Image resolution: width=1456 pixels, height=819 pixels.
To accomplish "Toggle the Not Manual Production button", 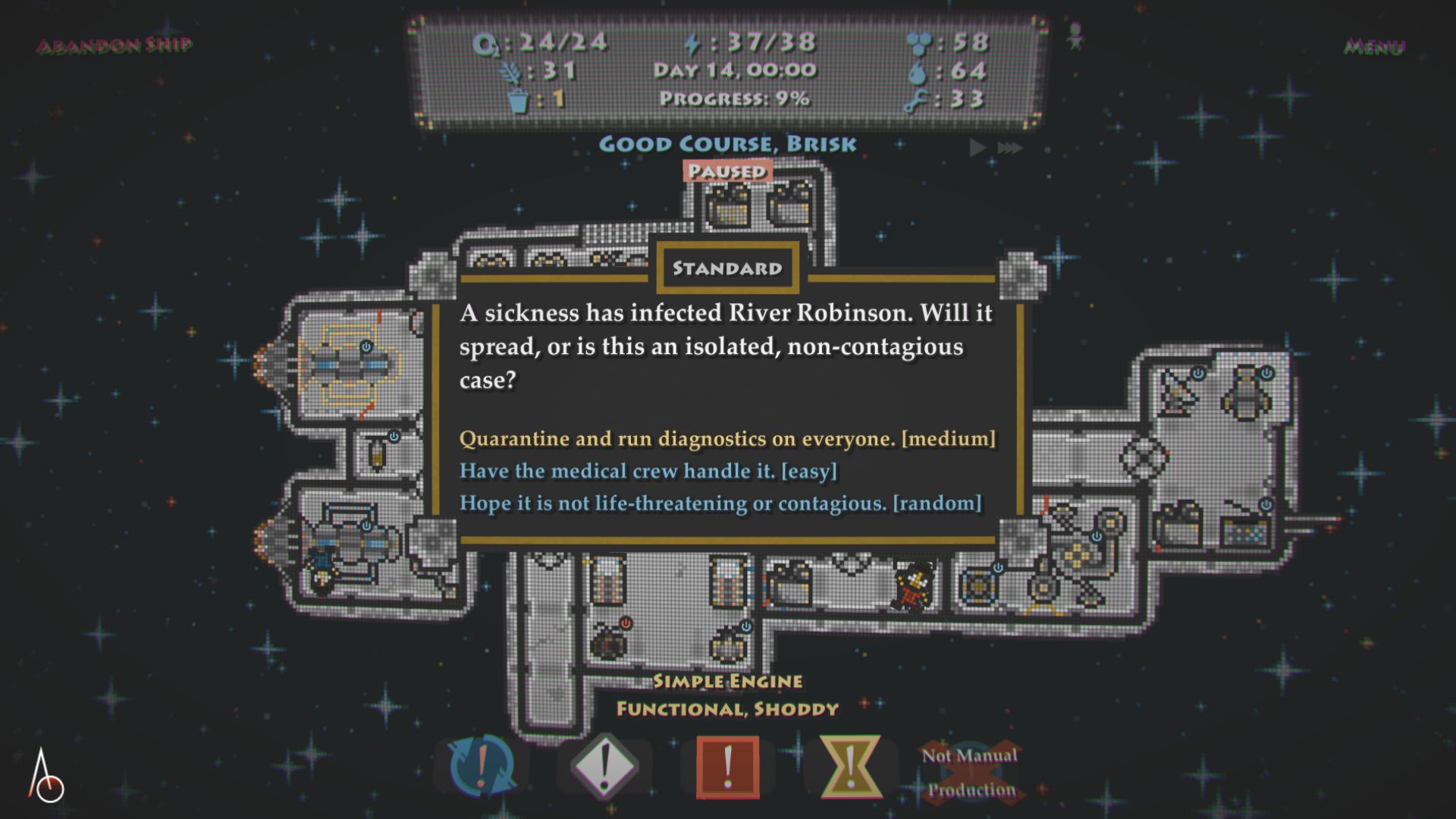I will tap(971, 772).
